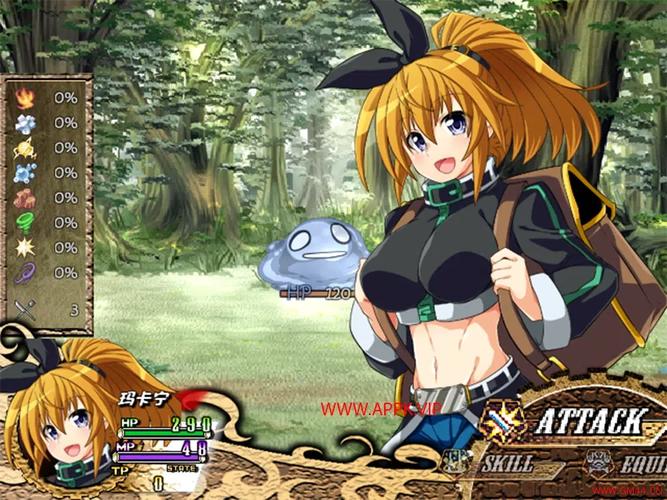Open the SKILL command menu

click(x=505, y=464)
